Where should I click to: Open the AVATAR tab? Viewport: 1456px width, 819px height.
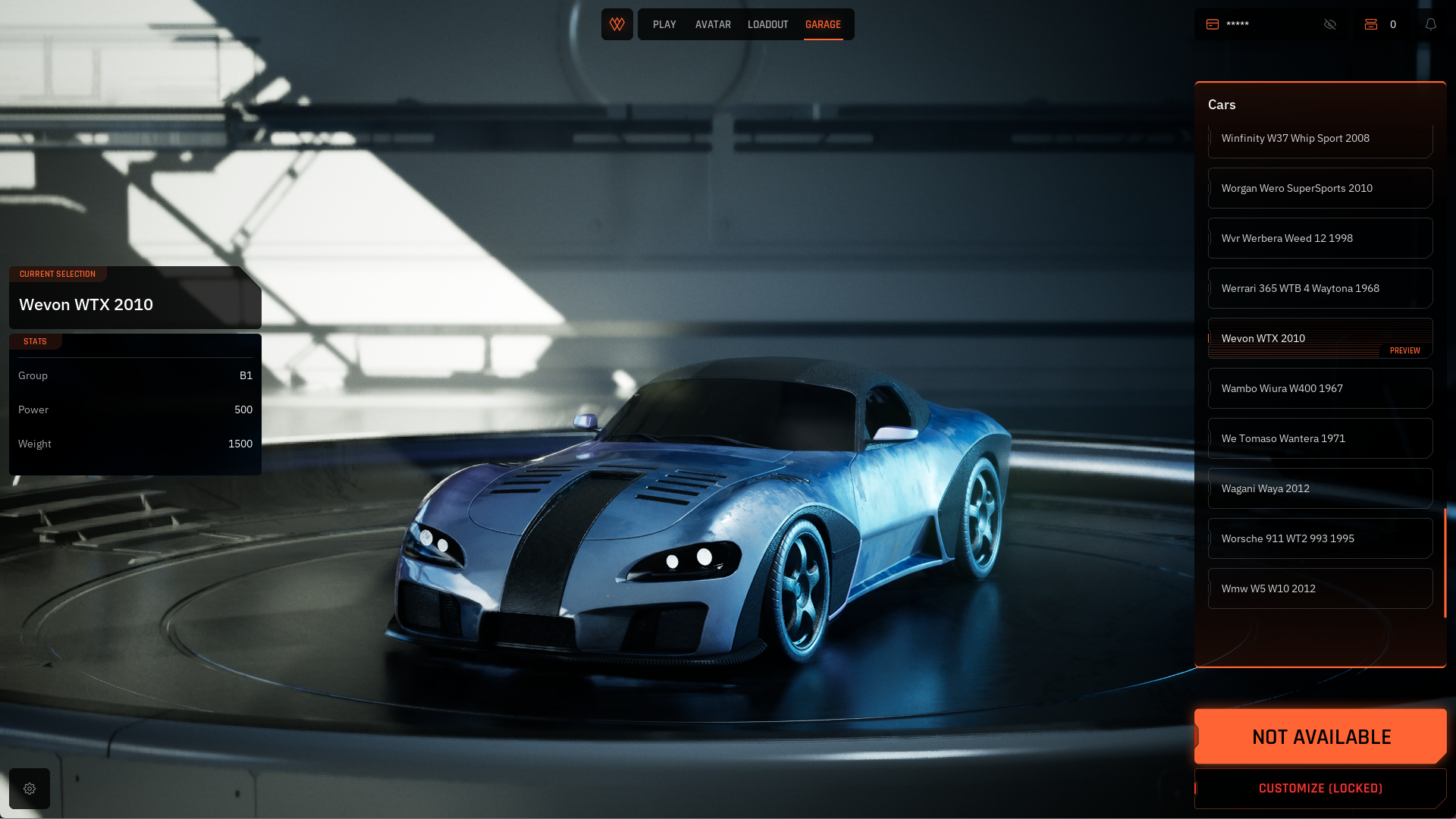pyautogui.click(x=713, y=24)
